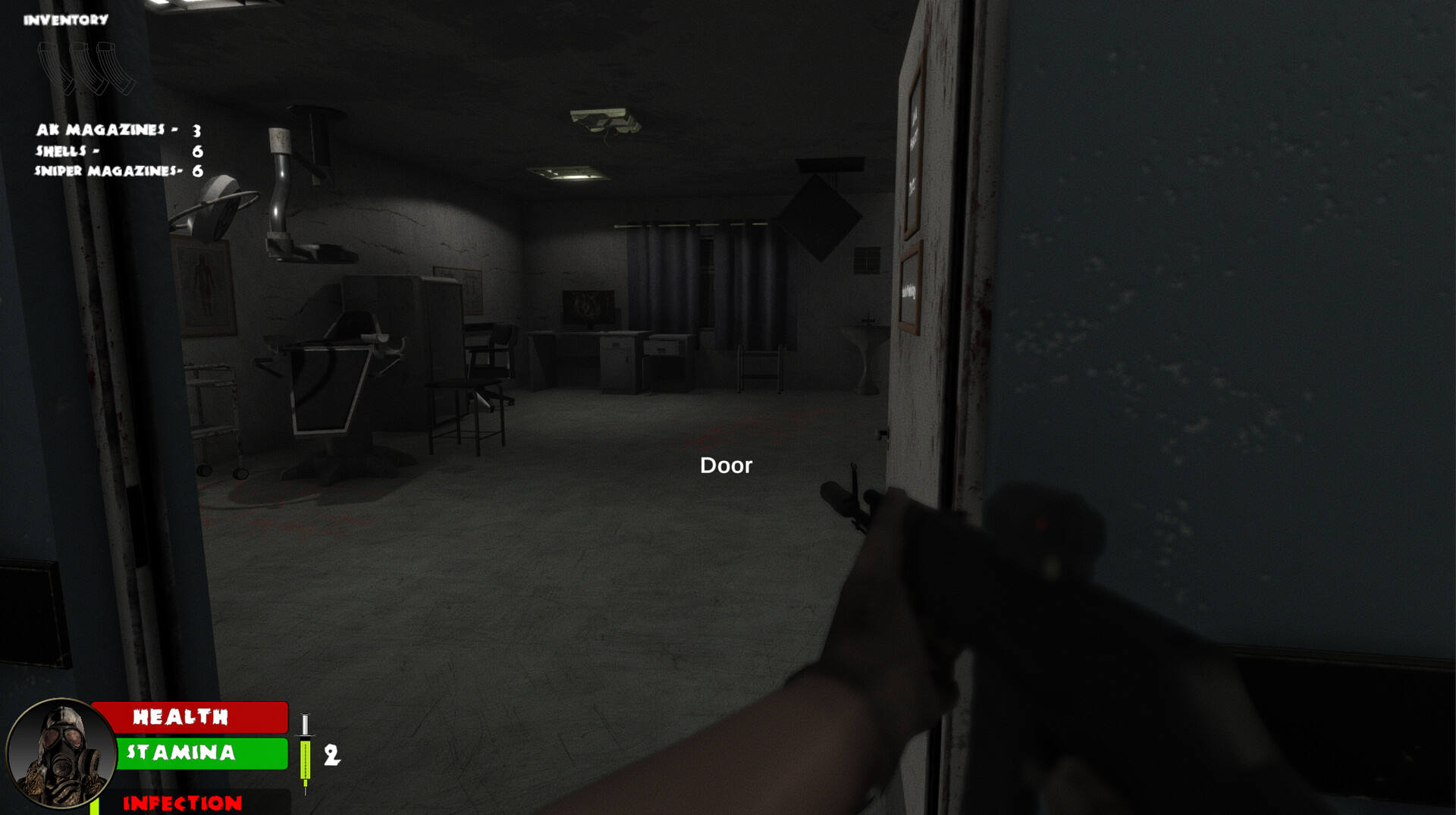Click the Door interaction prompt
The height and width of the screenshot is (815, 1456).
(x=726, y=465)
